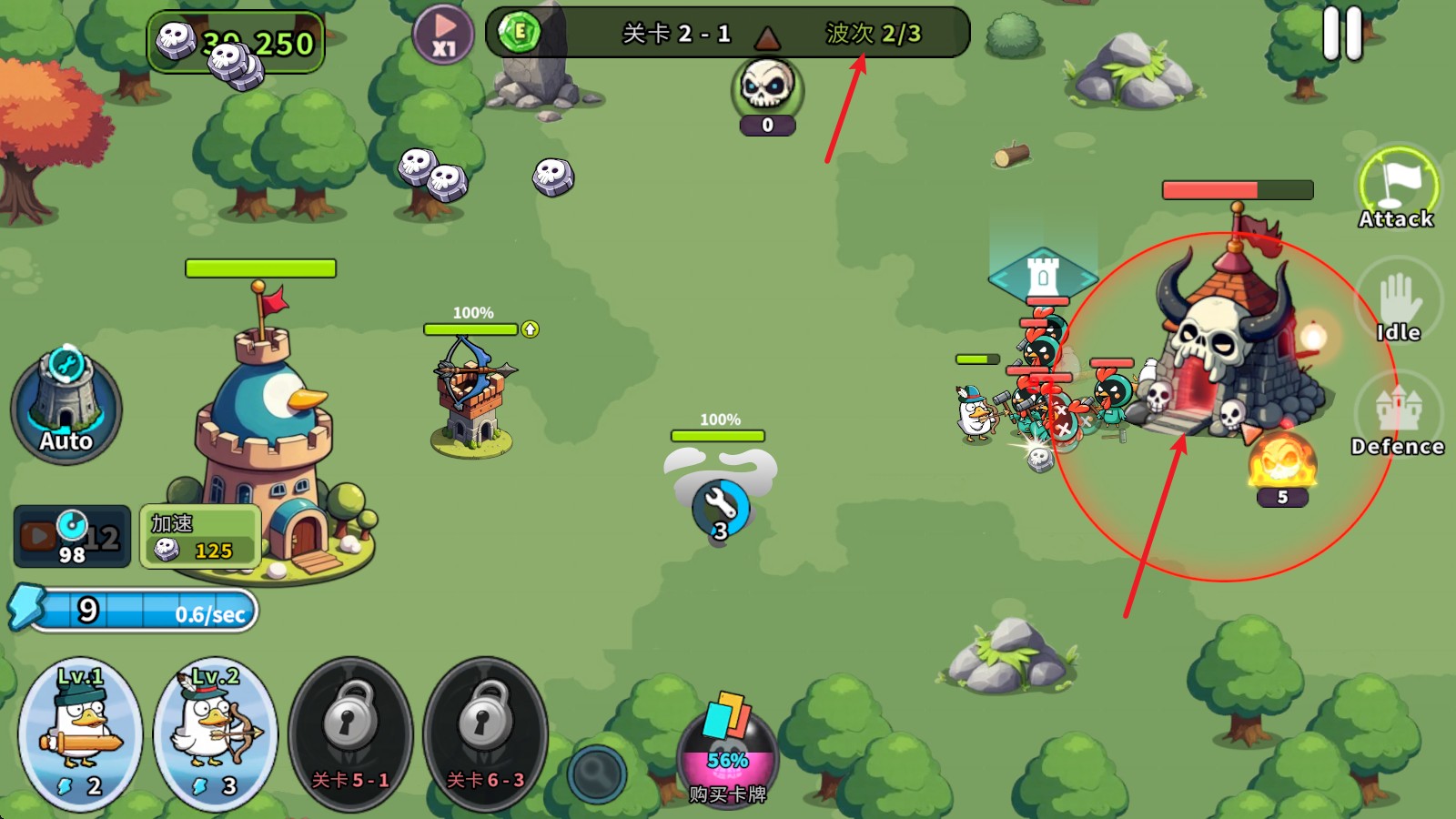The height and width of the screenshot is (819, 1456).
Task: Click the round magnifier button
Action: pyautogui.click(x=597, y=773)
